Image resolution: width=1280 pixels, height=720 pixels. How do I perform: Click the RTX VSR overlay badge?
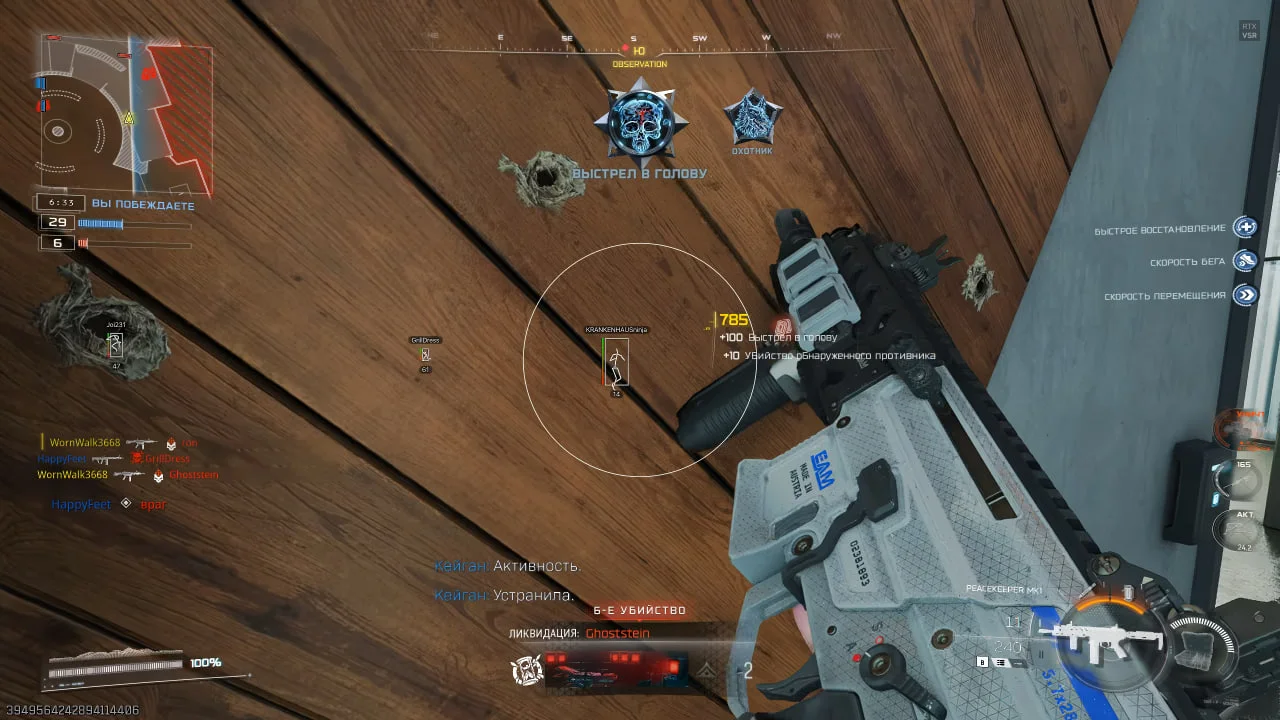[1249, 31]
